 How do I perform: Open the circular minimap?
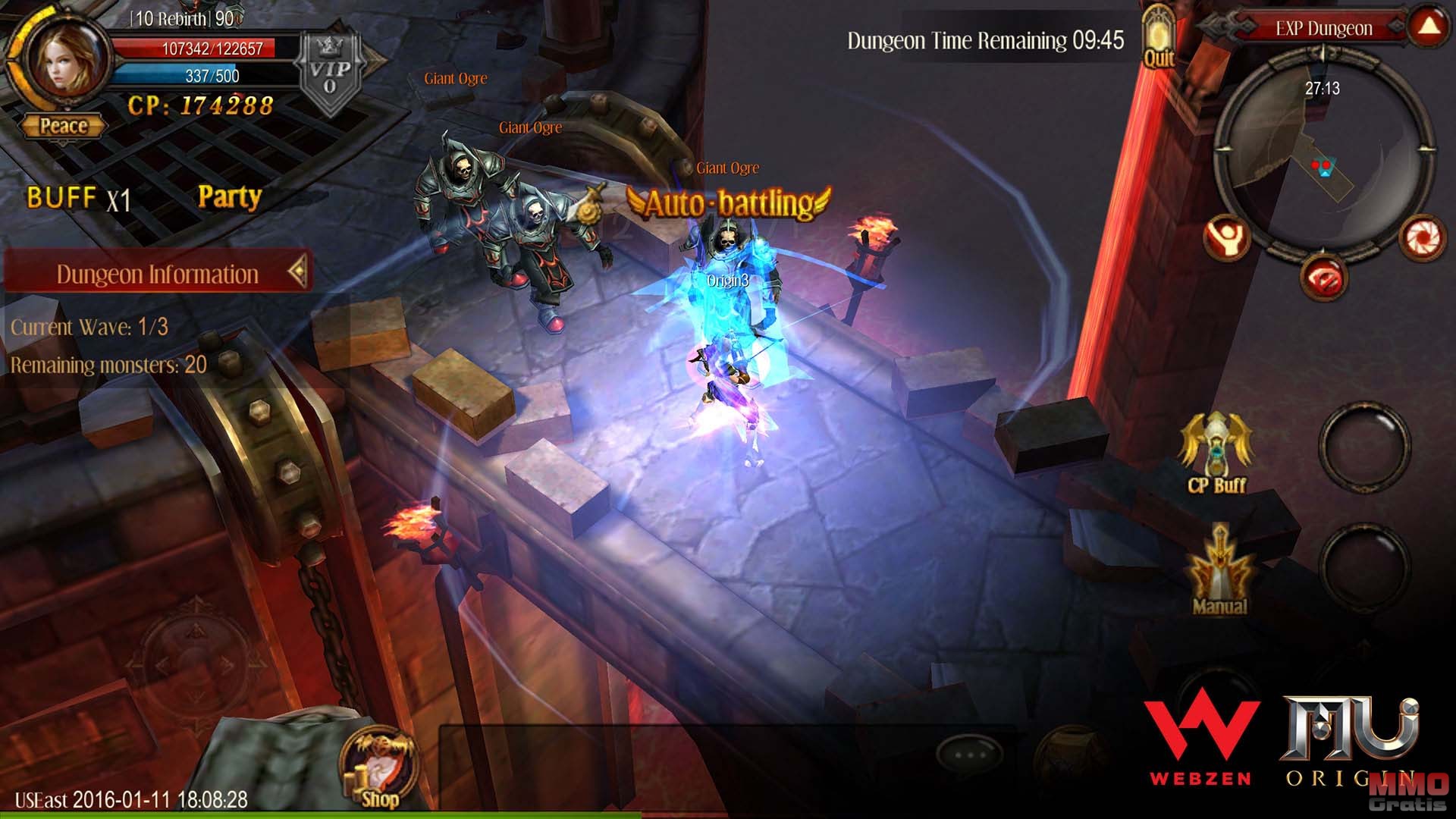point(1323,152)
